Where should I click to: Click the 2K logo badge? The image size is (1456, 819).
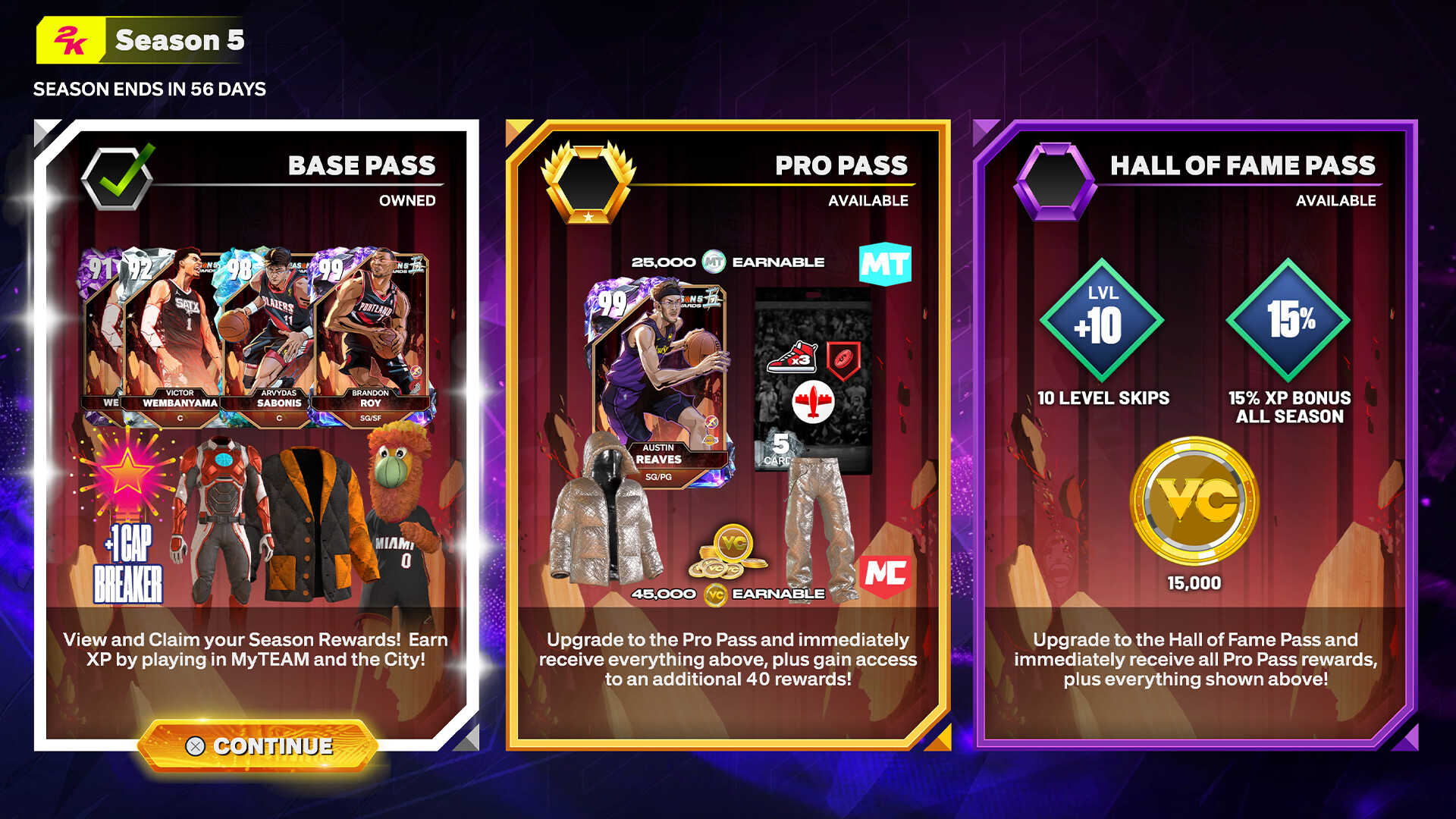(x=72, y=40)
